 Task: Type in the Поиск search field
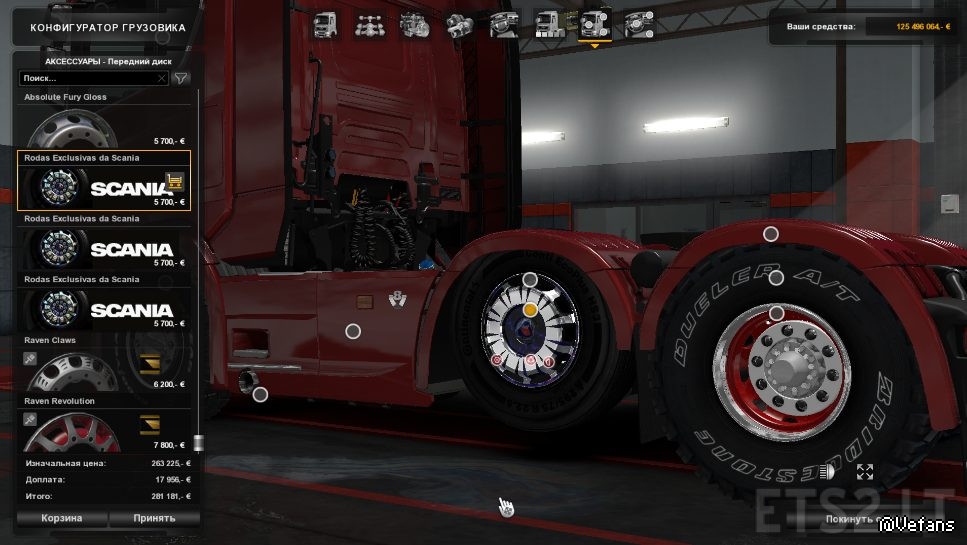coord(88,77)
